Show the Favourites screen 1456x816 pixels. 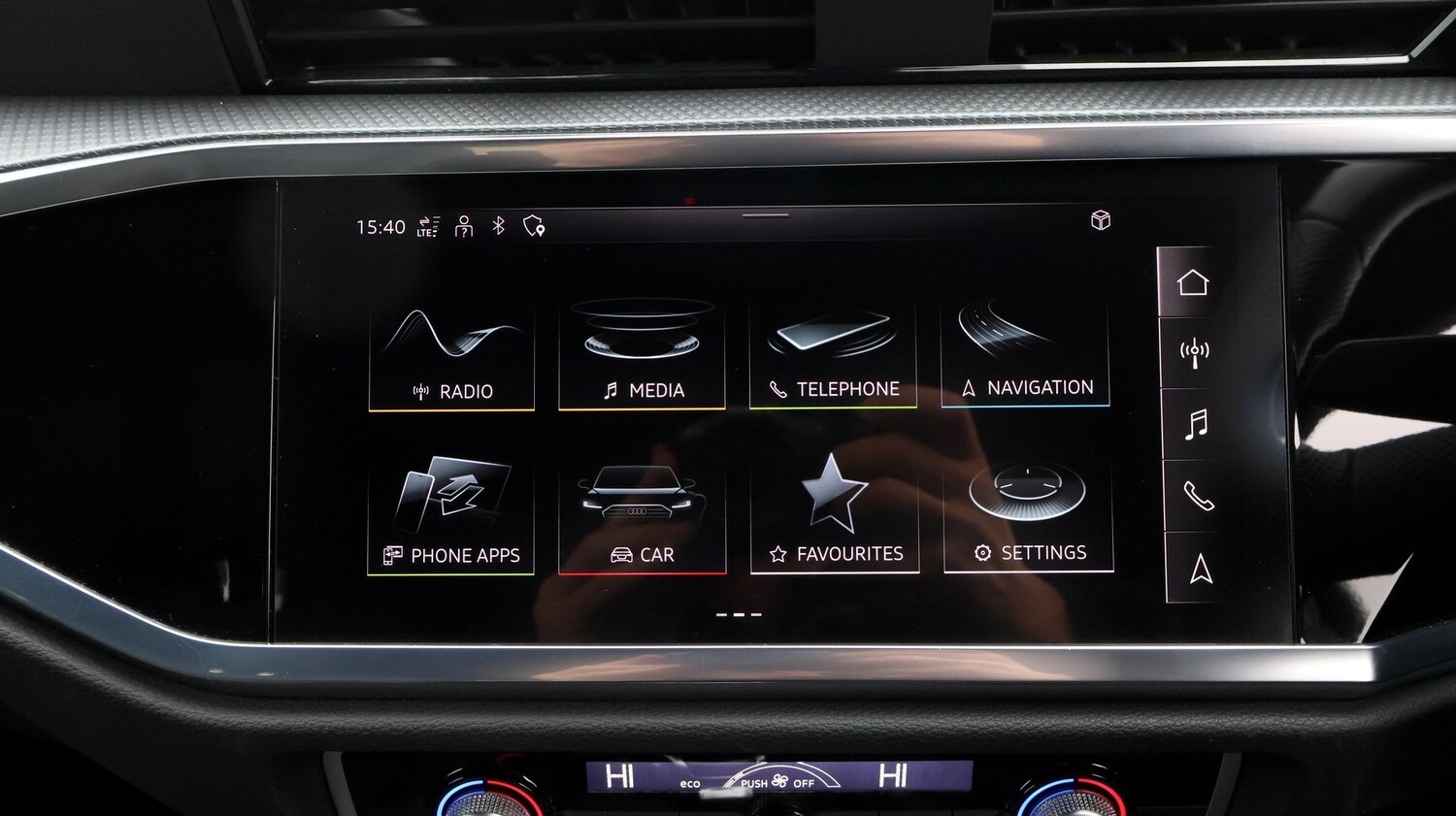tap(835, 517)
